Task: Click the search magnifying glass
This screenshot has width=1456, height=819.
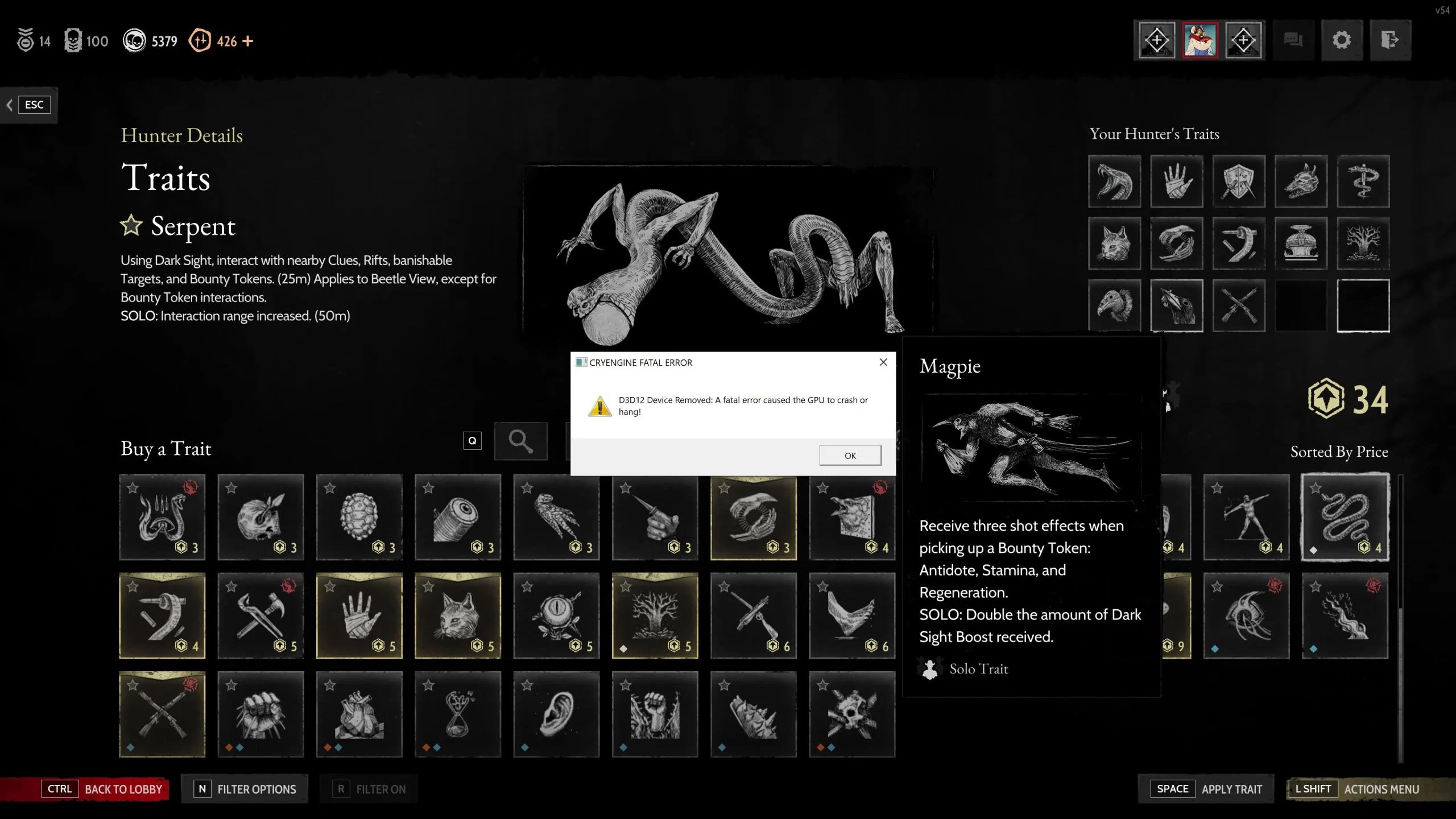Action: pyautogui.click(x=520, y=441)
